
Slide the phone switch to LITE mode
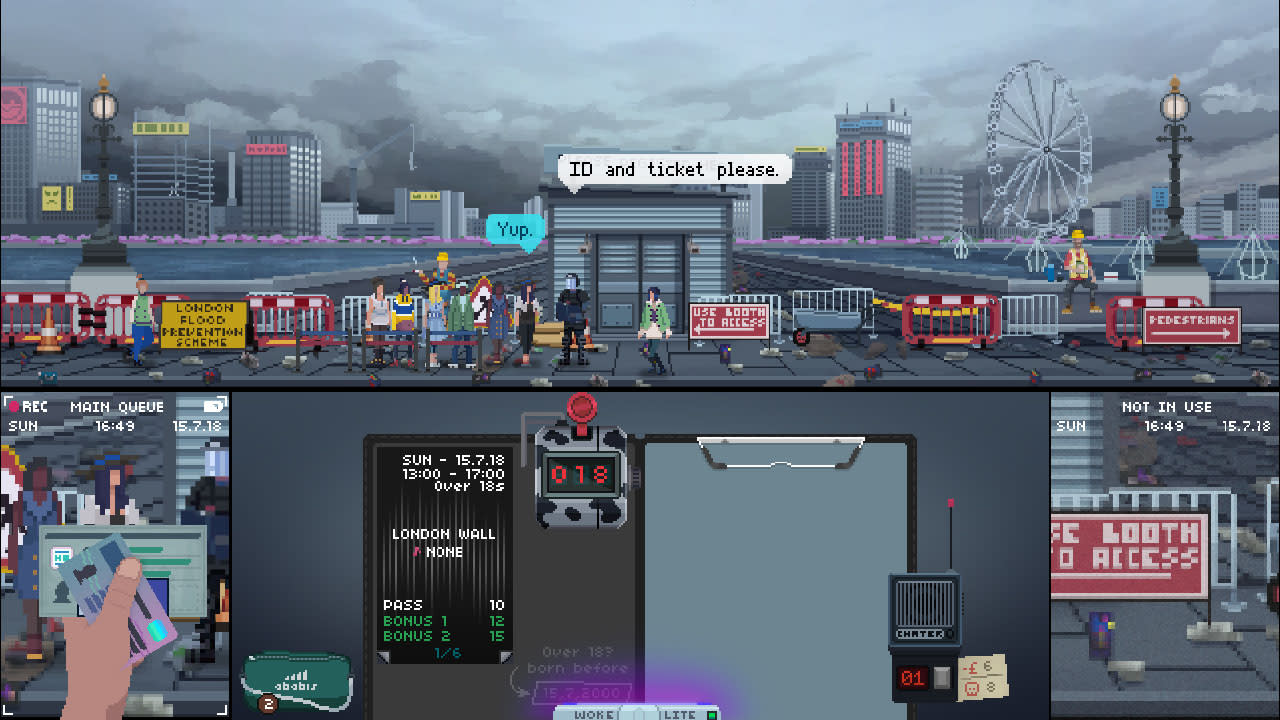click(681, 714)
